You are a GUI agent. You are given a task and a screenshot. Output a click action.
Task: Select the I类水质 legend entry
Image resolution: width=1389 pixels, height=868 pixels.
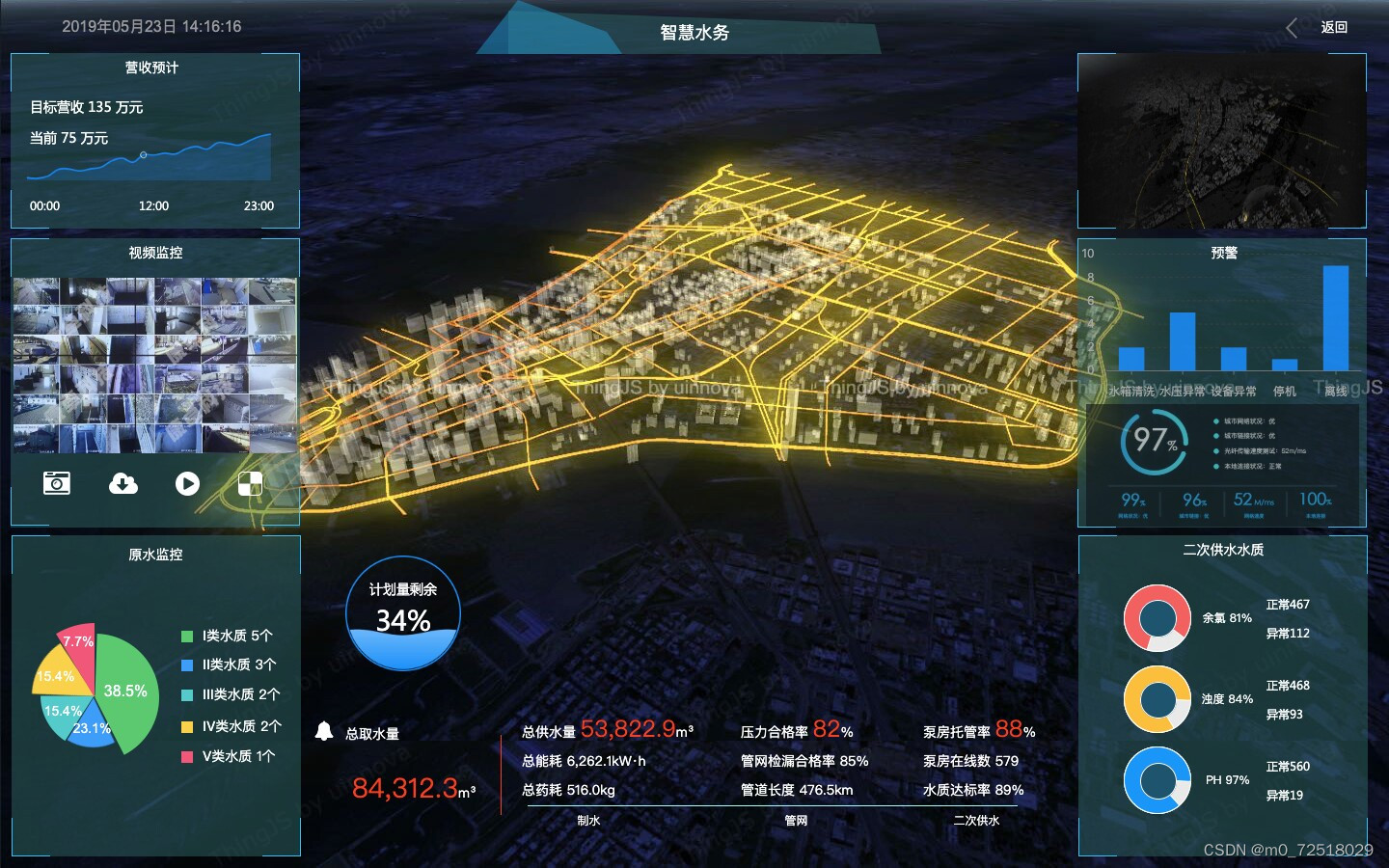pyautogui.click(x=228, y=637)
